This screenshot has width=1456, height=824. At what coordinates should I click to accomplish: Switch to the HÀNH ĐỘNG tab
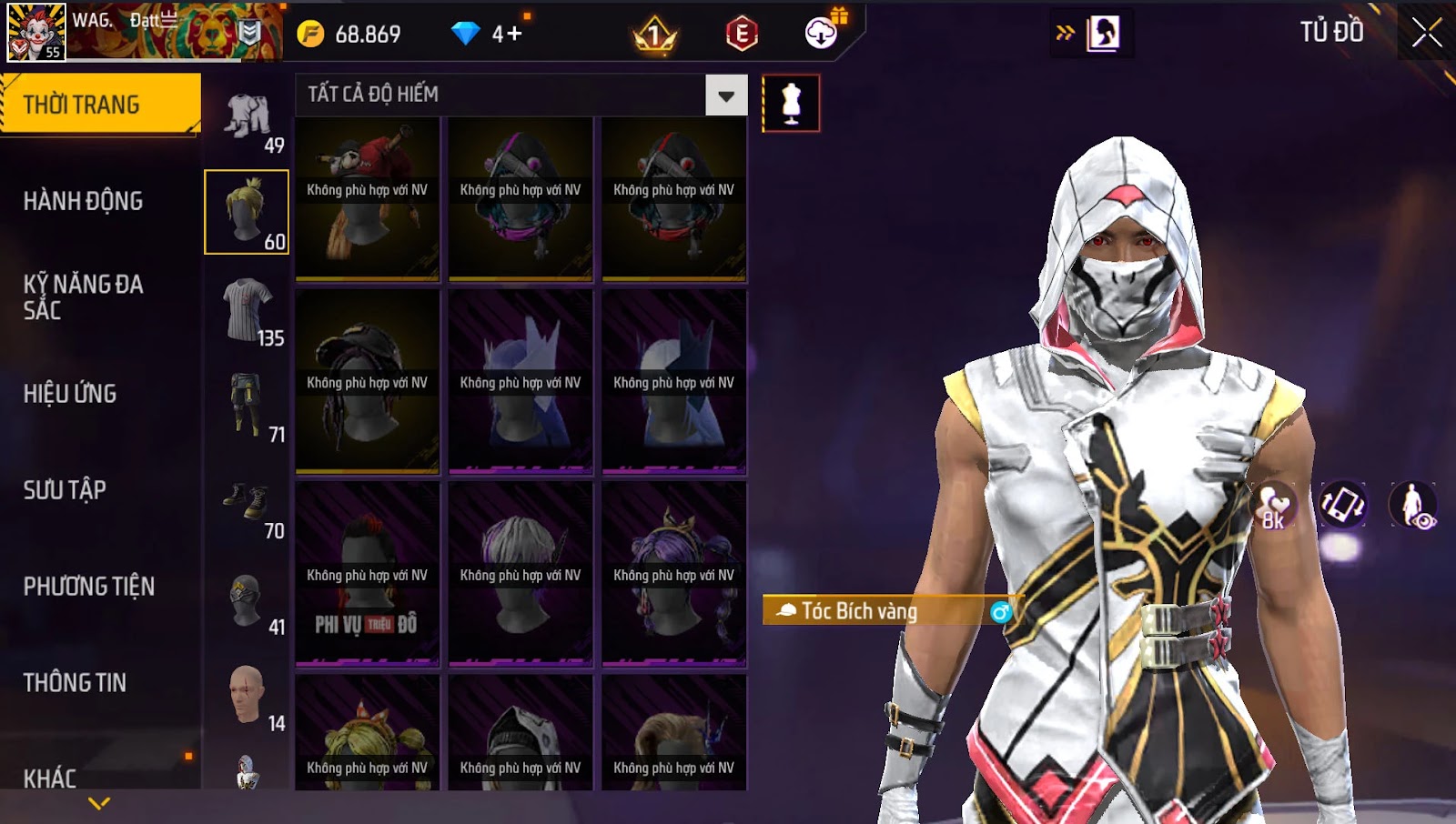pyautogui.click(x=84, y=201)
